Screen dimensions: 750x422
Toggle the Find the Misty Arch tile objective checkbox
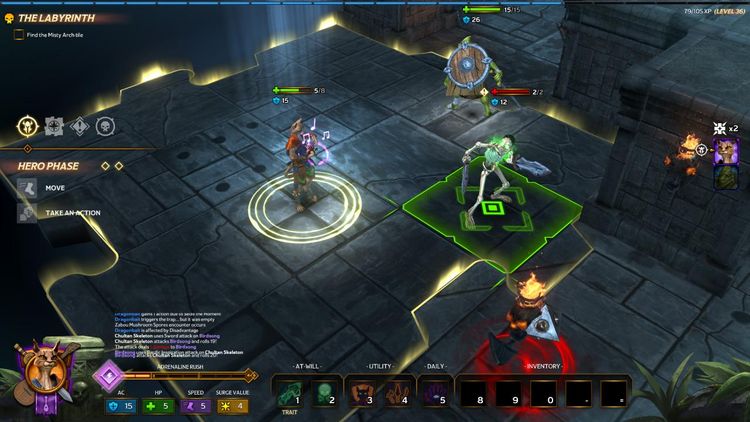[19, 35]
